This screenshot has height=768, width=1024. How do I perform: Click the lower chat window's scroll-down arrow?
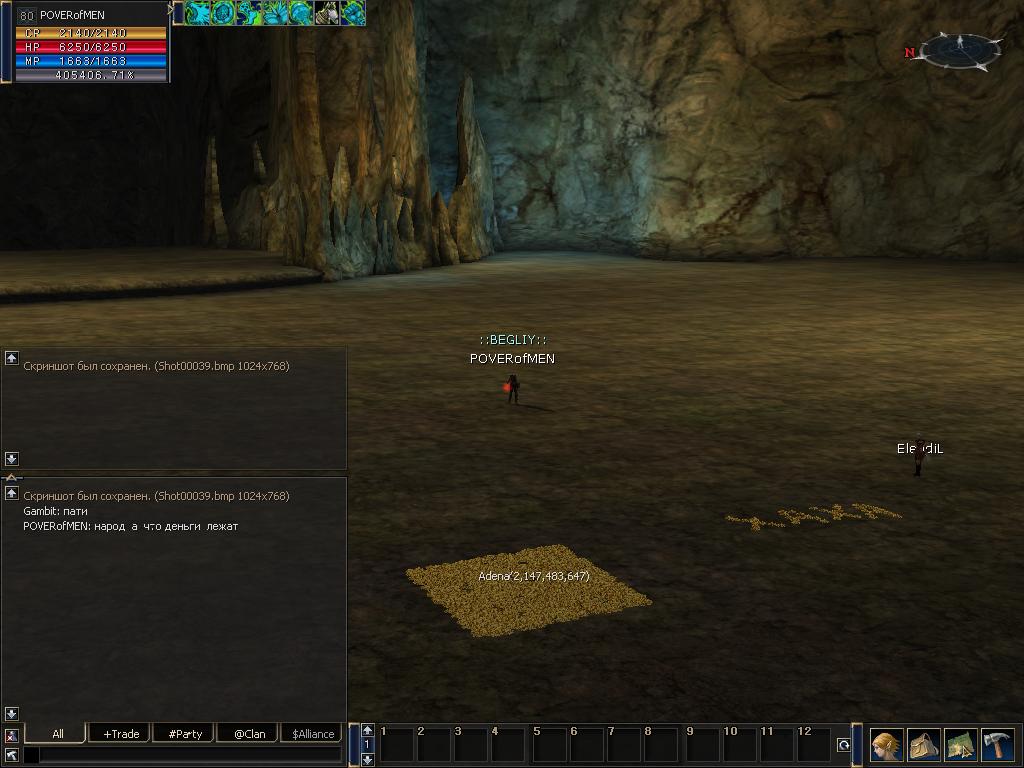[12, 713]
